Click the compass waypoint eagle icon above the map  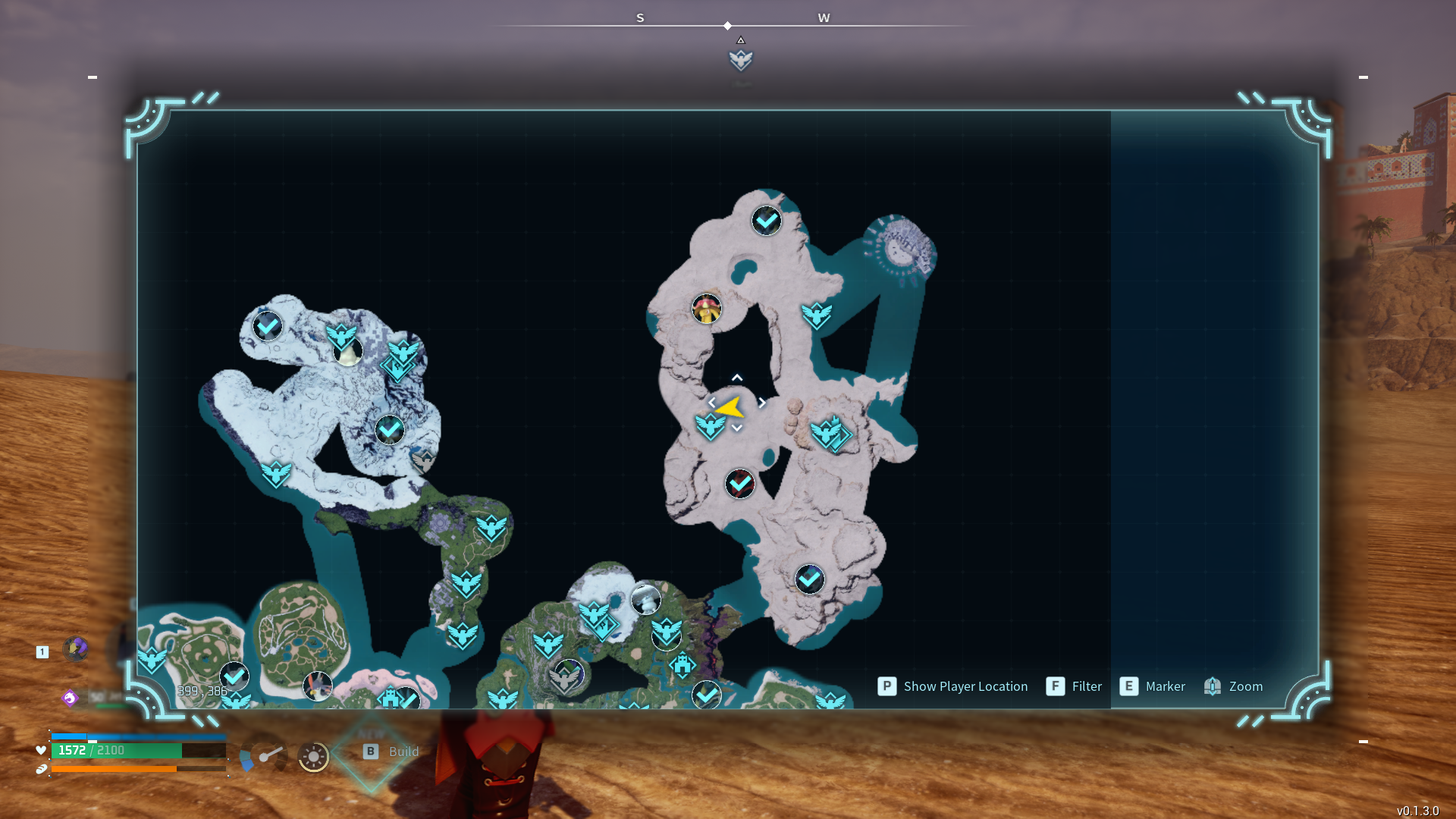click(741, 59)
